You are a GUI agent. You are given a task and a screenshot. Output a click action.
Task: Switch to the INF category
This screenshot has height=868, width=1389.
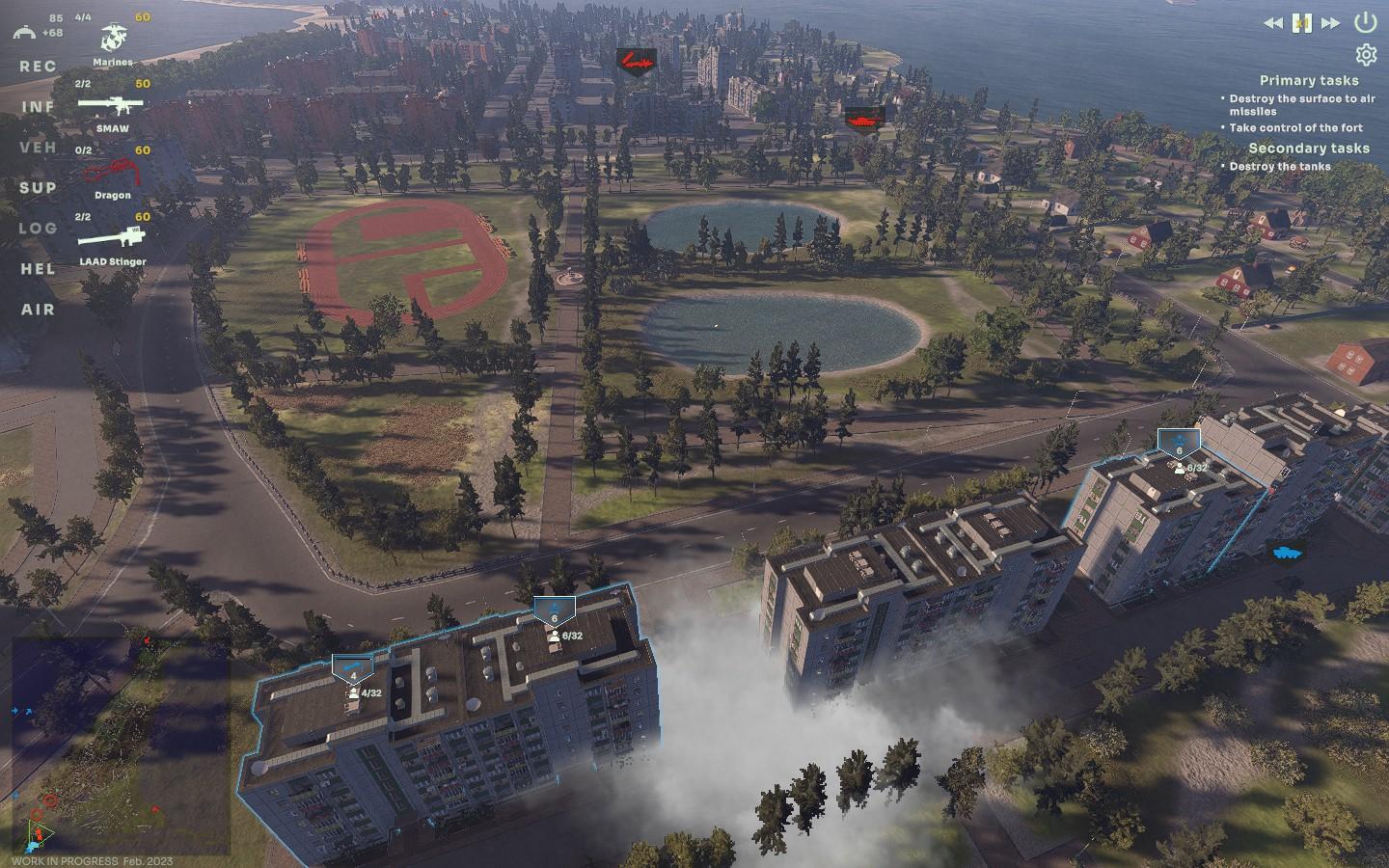pos(38,107)
